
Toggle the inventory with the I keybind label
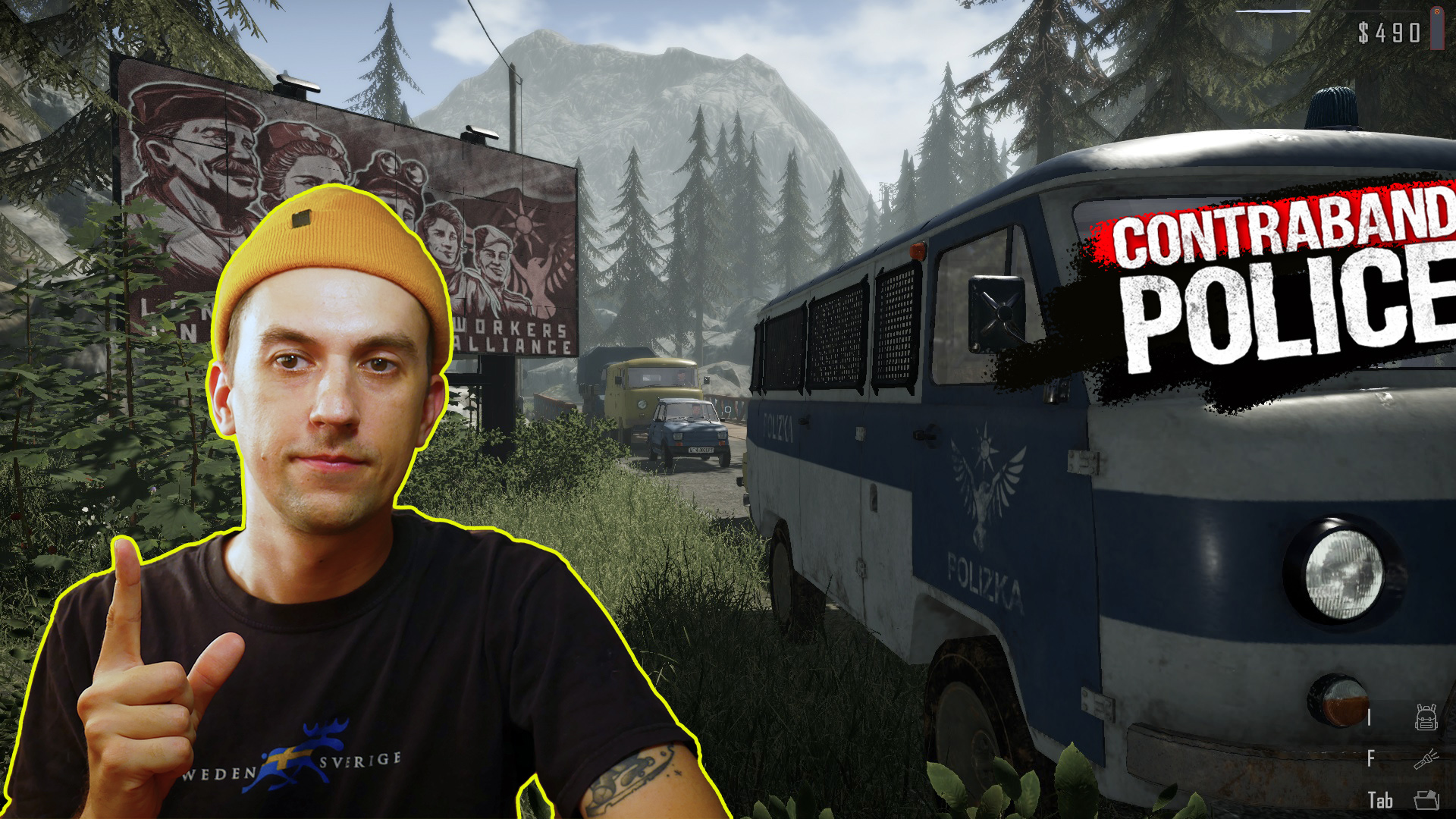click(x=1369, y=717)
